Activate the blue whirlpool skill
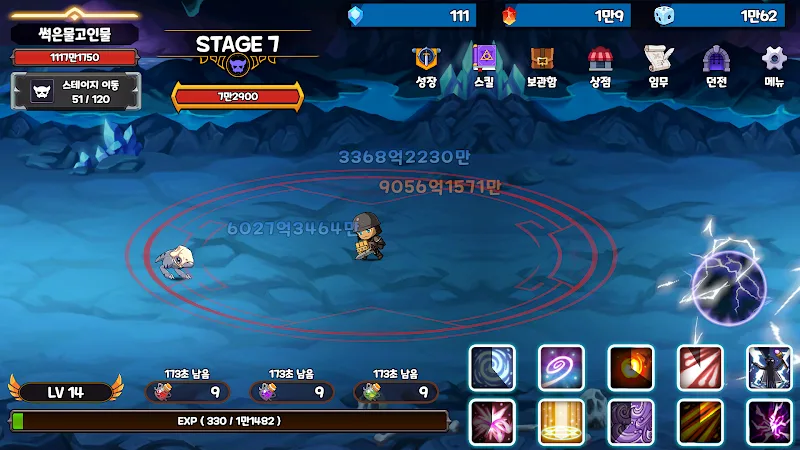 492,367
